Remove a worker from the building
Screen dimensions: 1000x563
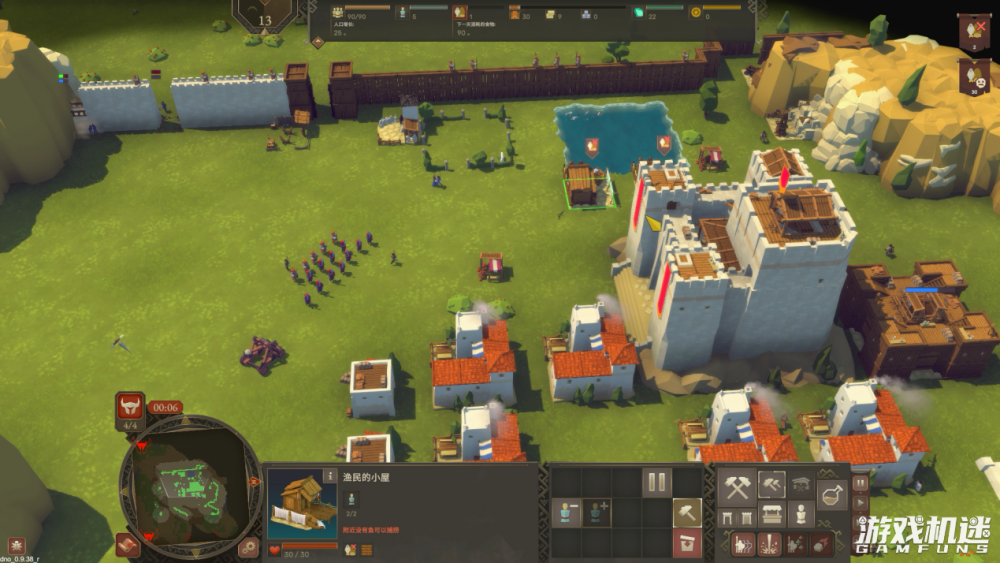point(565,513)
